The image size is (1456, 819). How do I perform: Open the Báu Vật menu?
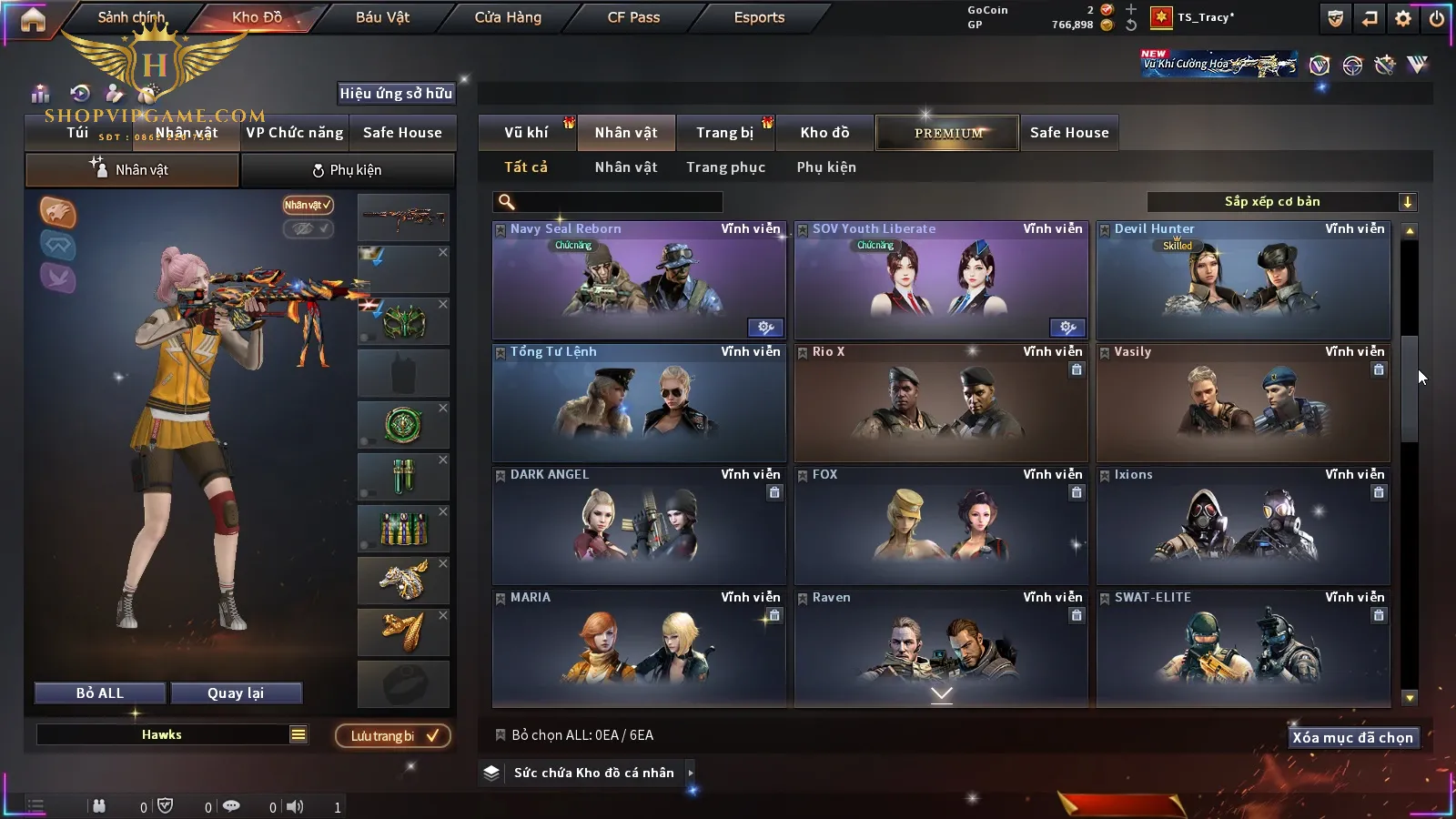pyautogui.click(x=382, y=17)
